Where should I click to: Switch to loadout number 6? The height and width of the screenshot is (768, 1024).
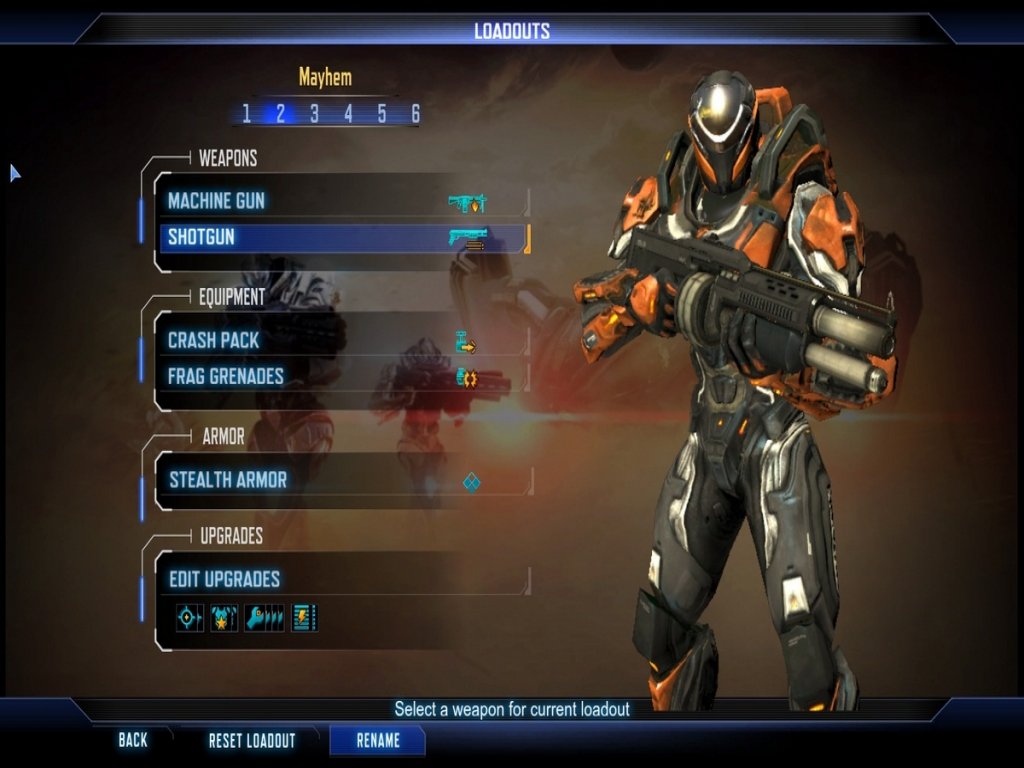coord(415,114)
